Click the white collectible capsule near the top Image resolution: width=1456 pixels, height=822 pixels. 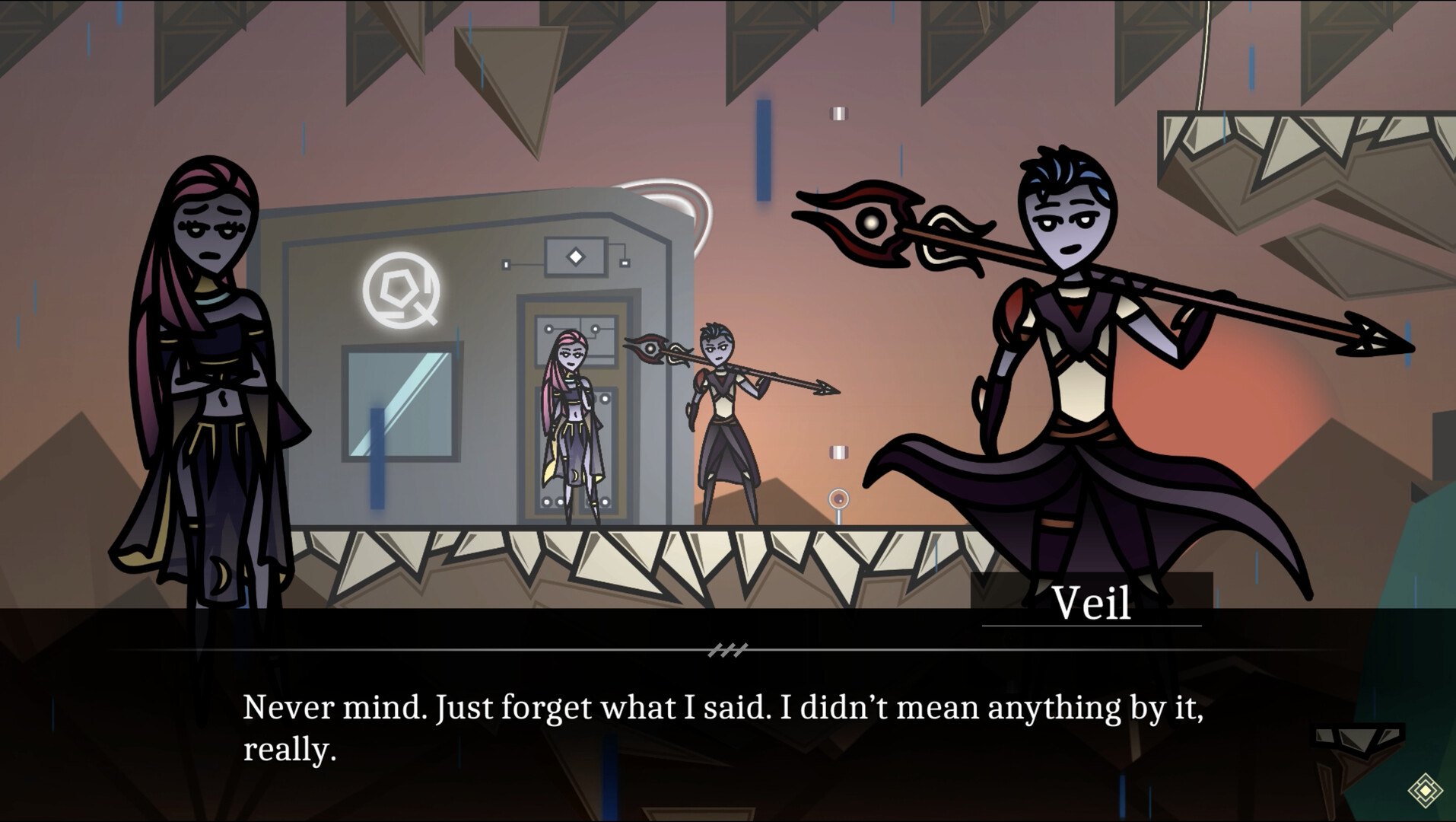(x=838, y=113)
